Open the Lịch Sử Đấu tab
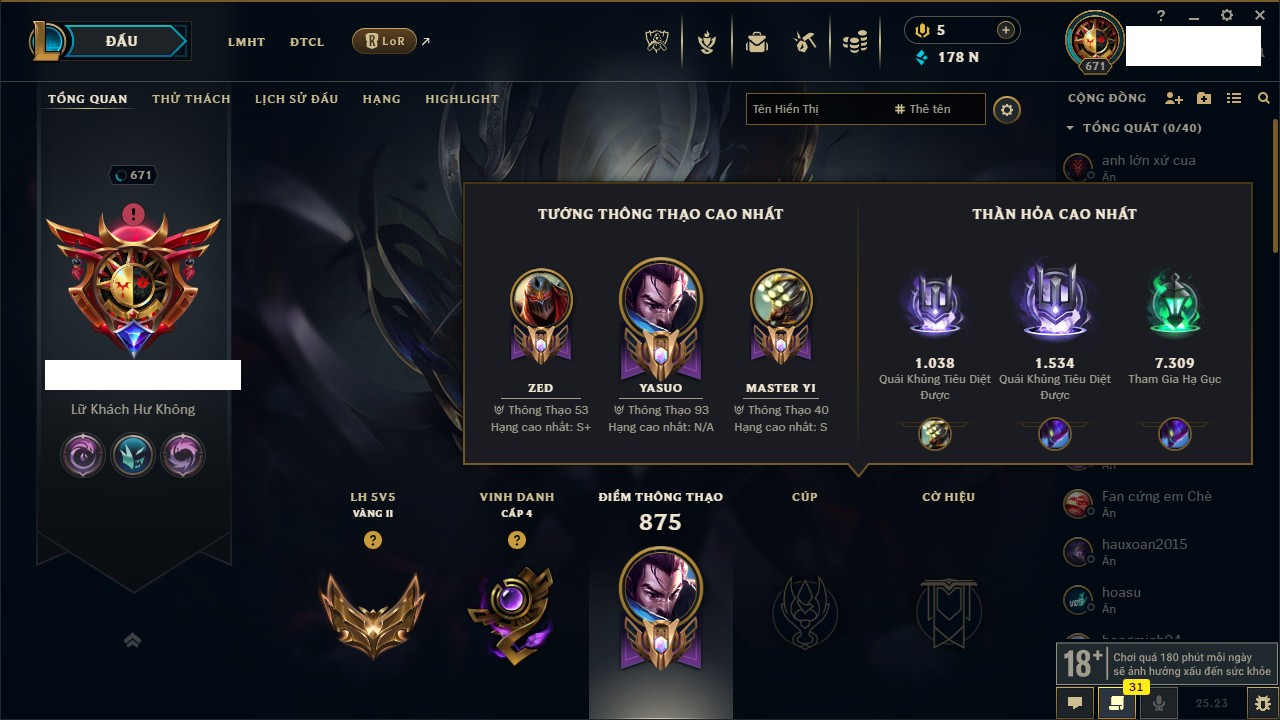Screen dimensions: 1280x720 pyautogui.click(x=296, y=99)
